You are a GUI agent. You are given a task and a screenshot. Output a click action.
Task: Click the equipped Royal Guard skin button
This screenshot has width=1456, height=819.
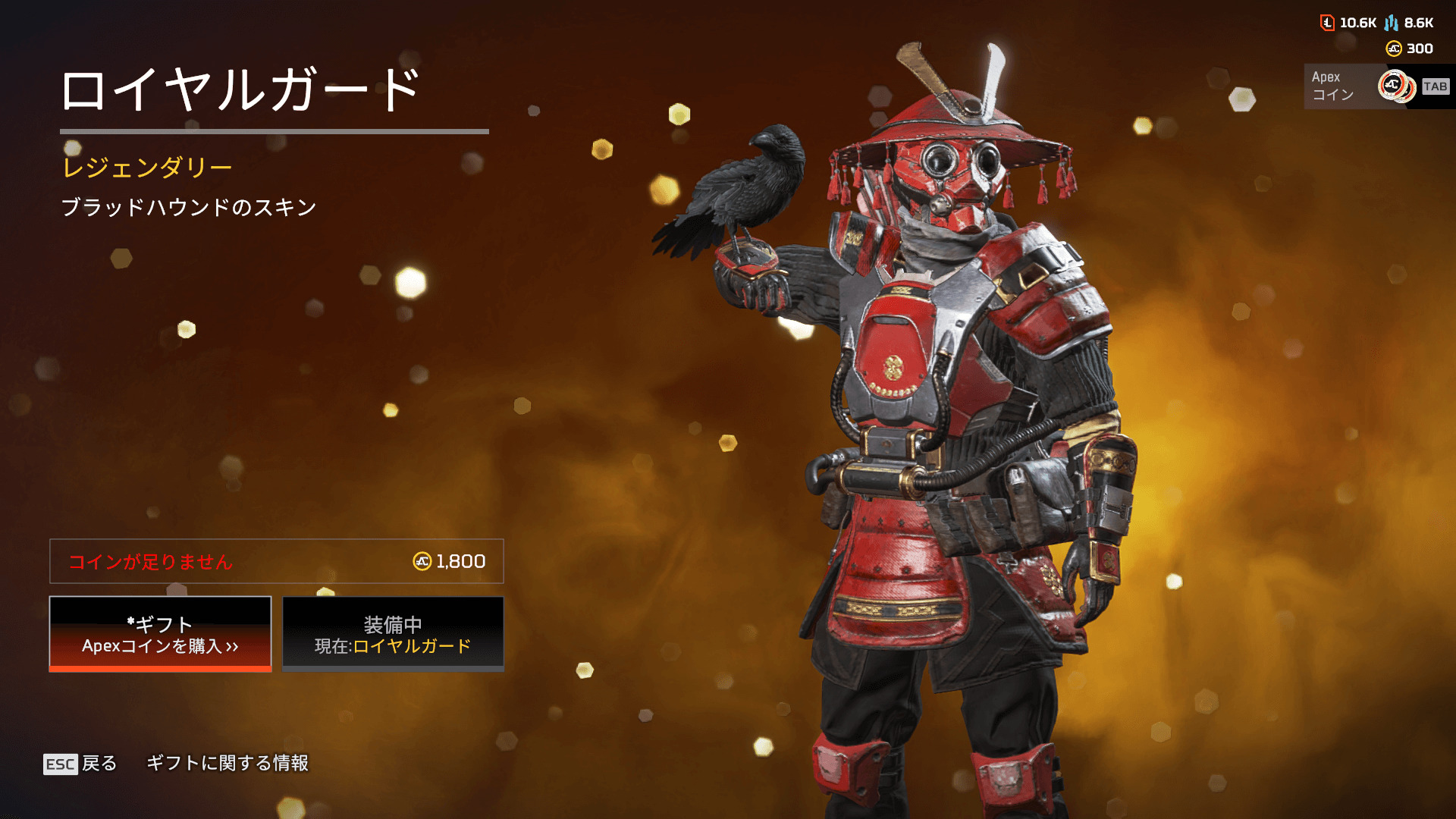pyautogui.click(x=393, y=634)
